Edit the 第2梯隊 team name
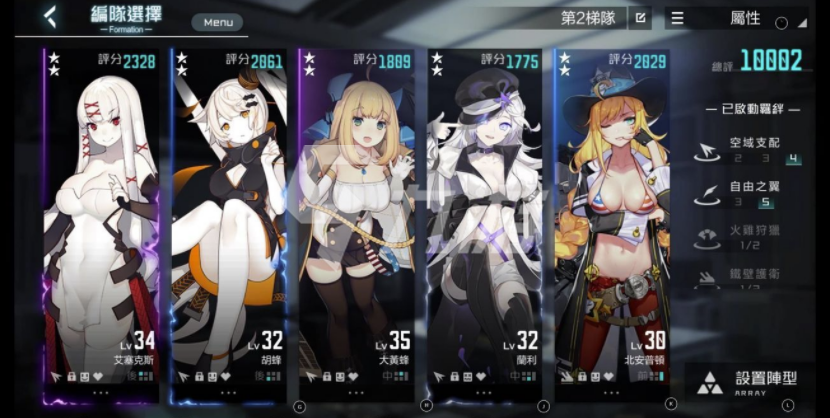Viewport: 830px width, 418px height. coord(640,18)
